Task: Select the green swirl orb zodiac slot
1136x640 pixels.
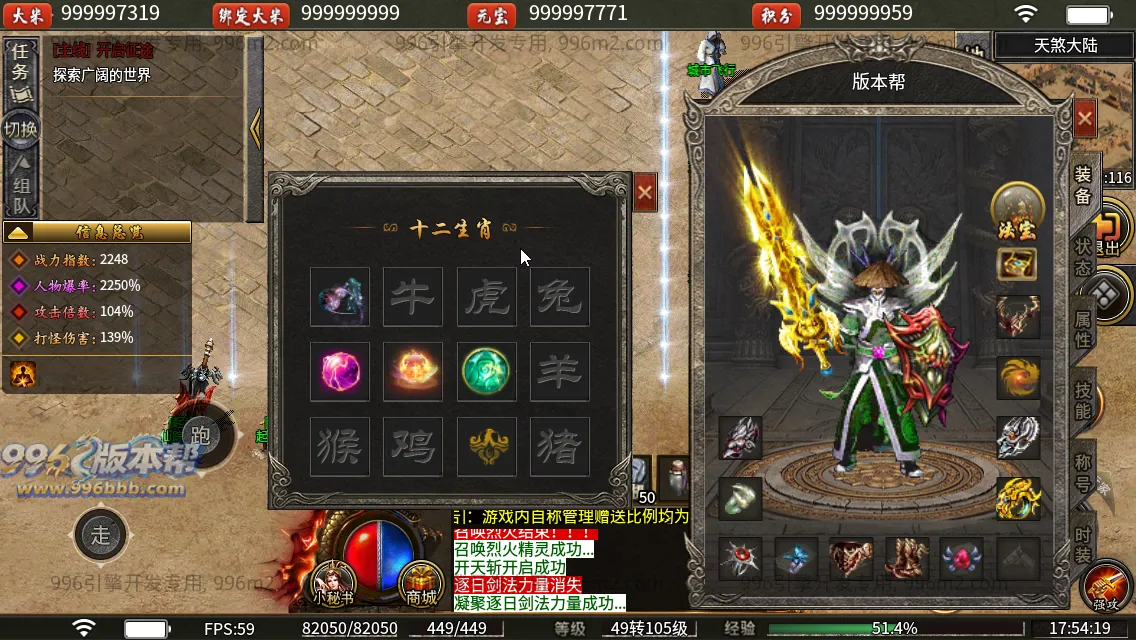Action: click(487, 371)
